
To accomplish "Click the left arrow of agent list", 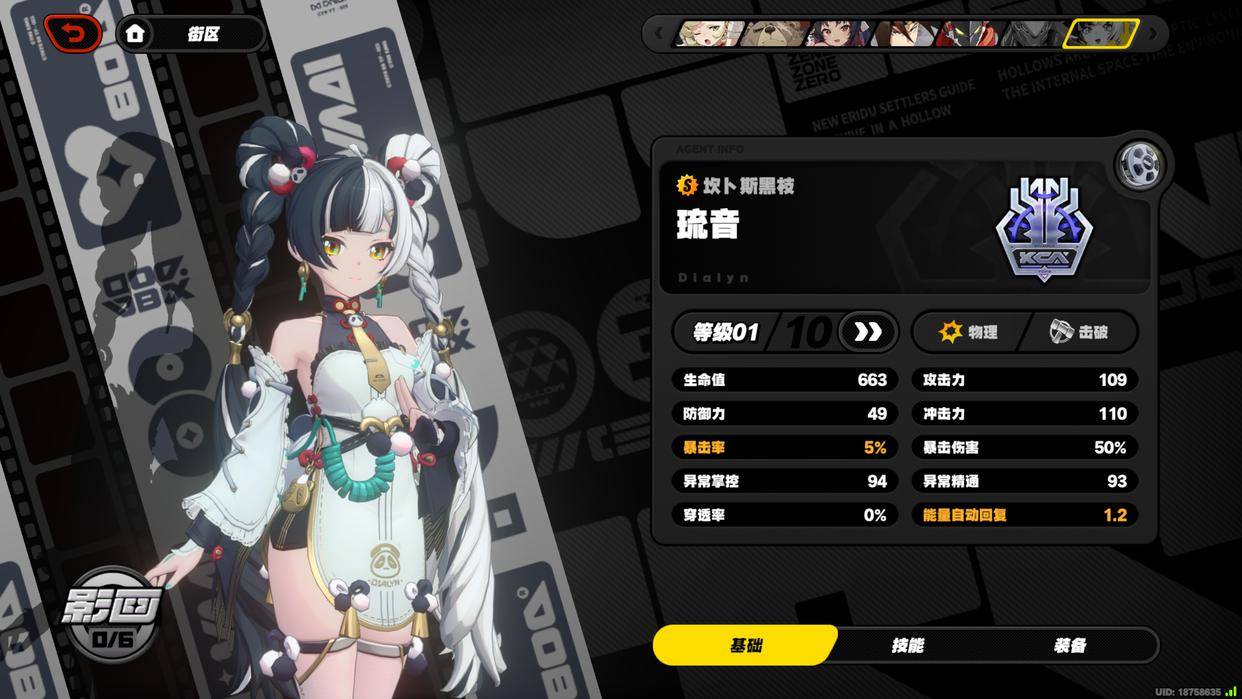I will click(658, 34).
